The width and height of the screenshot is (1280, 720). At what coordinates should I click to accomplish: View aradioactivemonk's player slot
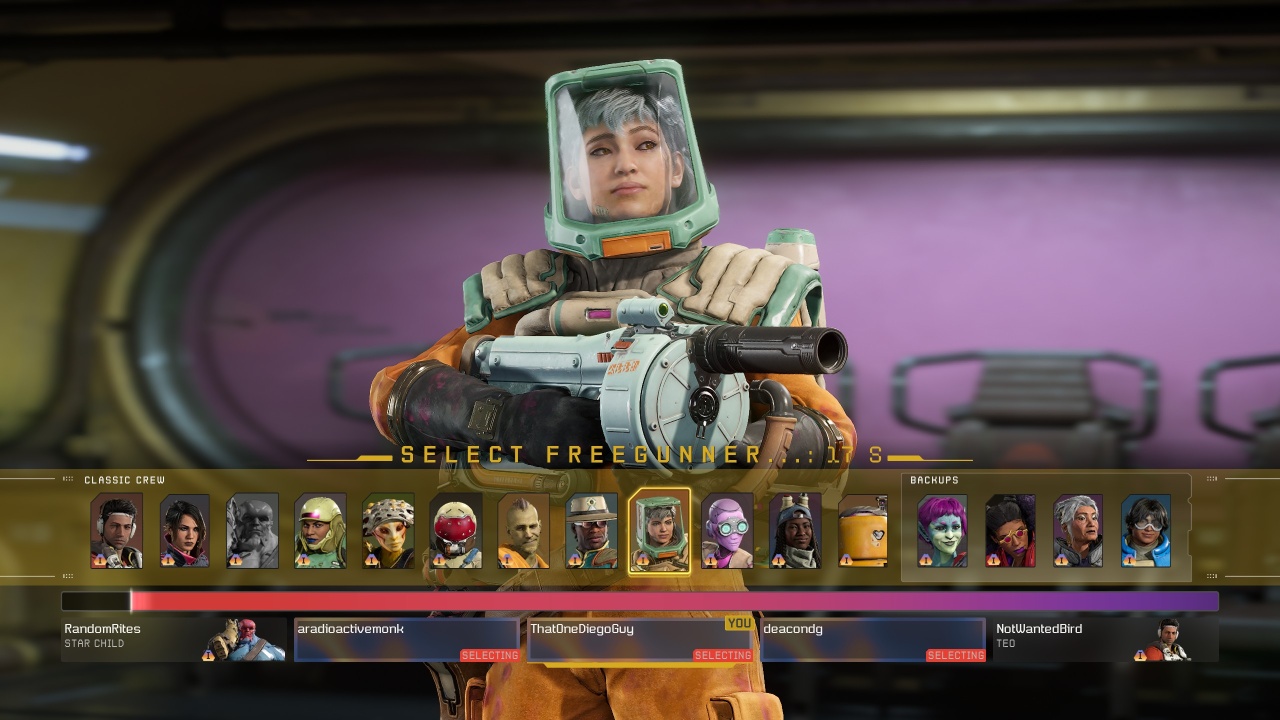click(x=407, y=639)
